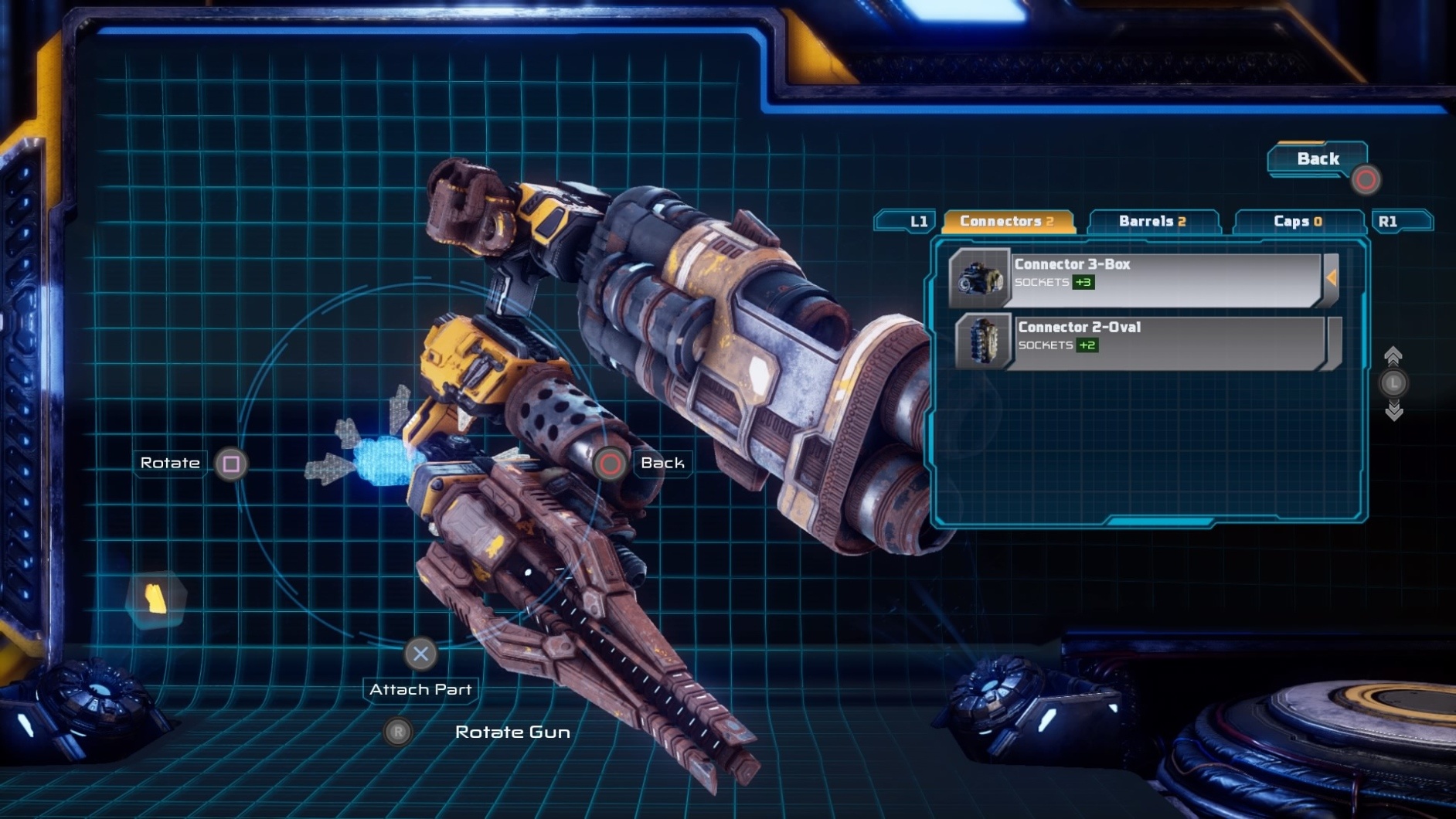
Task: Click the Rotate label on the radial
Action: tap(170, 463)
